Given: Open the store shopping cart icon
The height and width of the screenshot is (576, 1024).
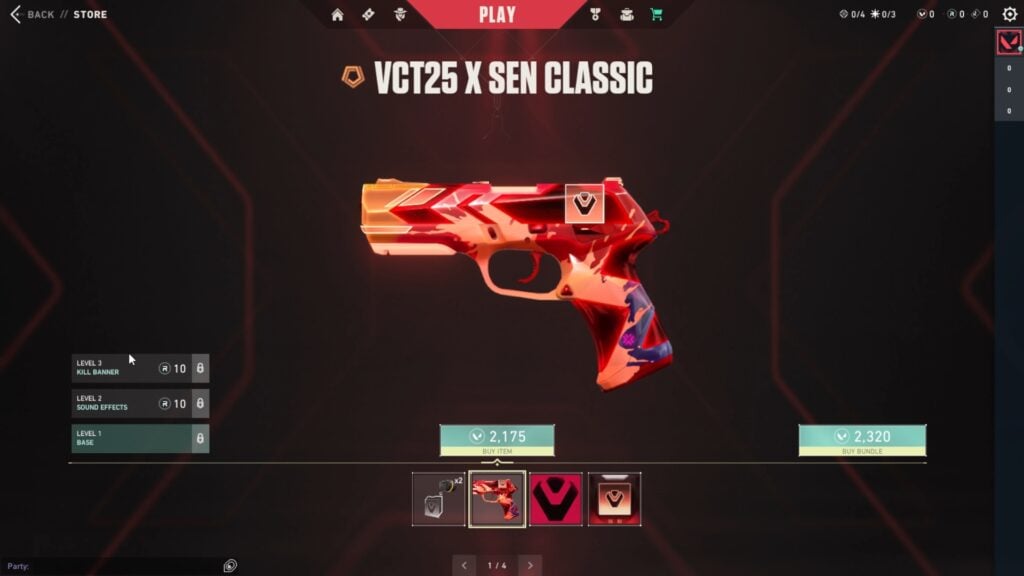Looking at the screenshot, I should (x=657, y=14).
